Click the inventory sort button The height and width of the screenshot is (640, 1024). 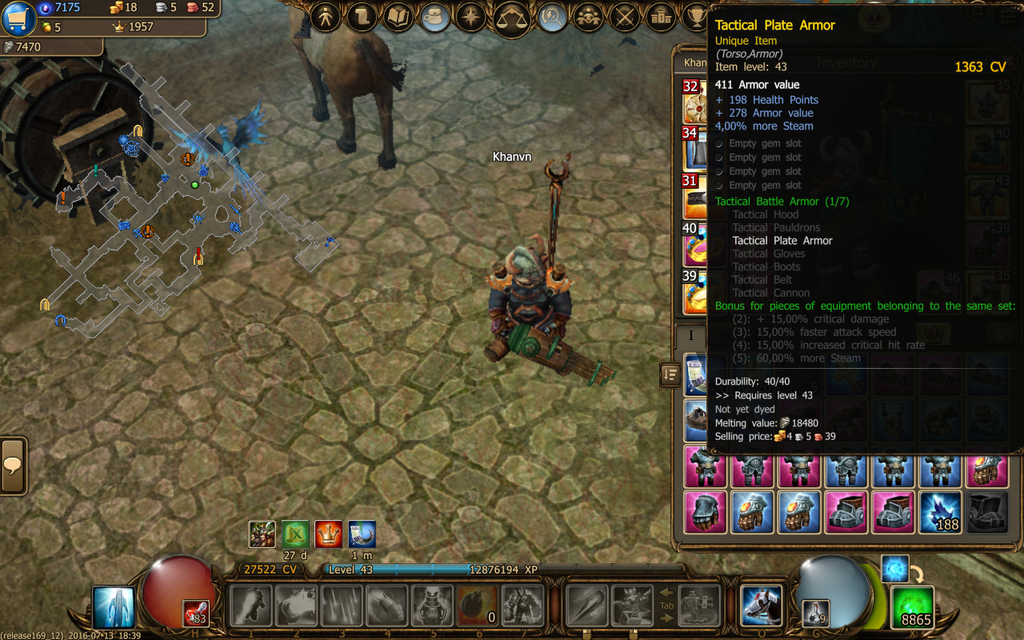pyautogui.click(x=670, y=374)
